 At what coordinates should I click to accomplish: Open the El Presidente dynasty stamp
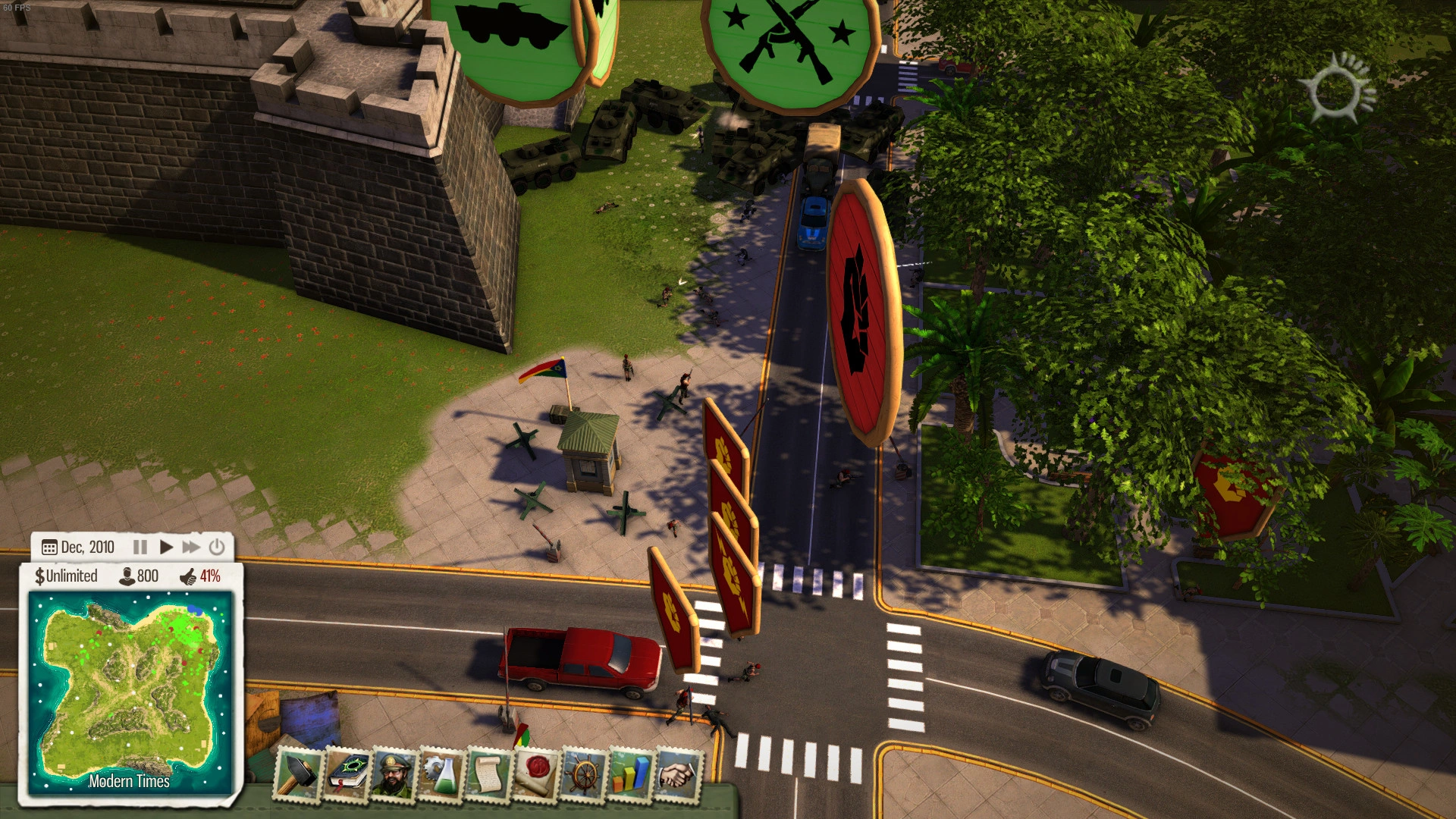pos(394,774)
